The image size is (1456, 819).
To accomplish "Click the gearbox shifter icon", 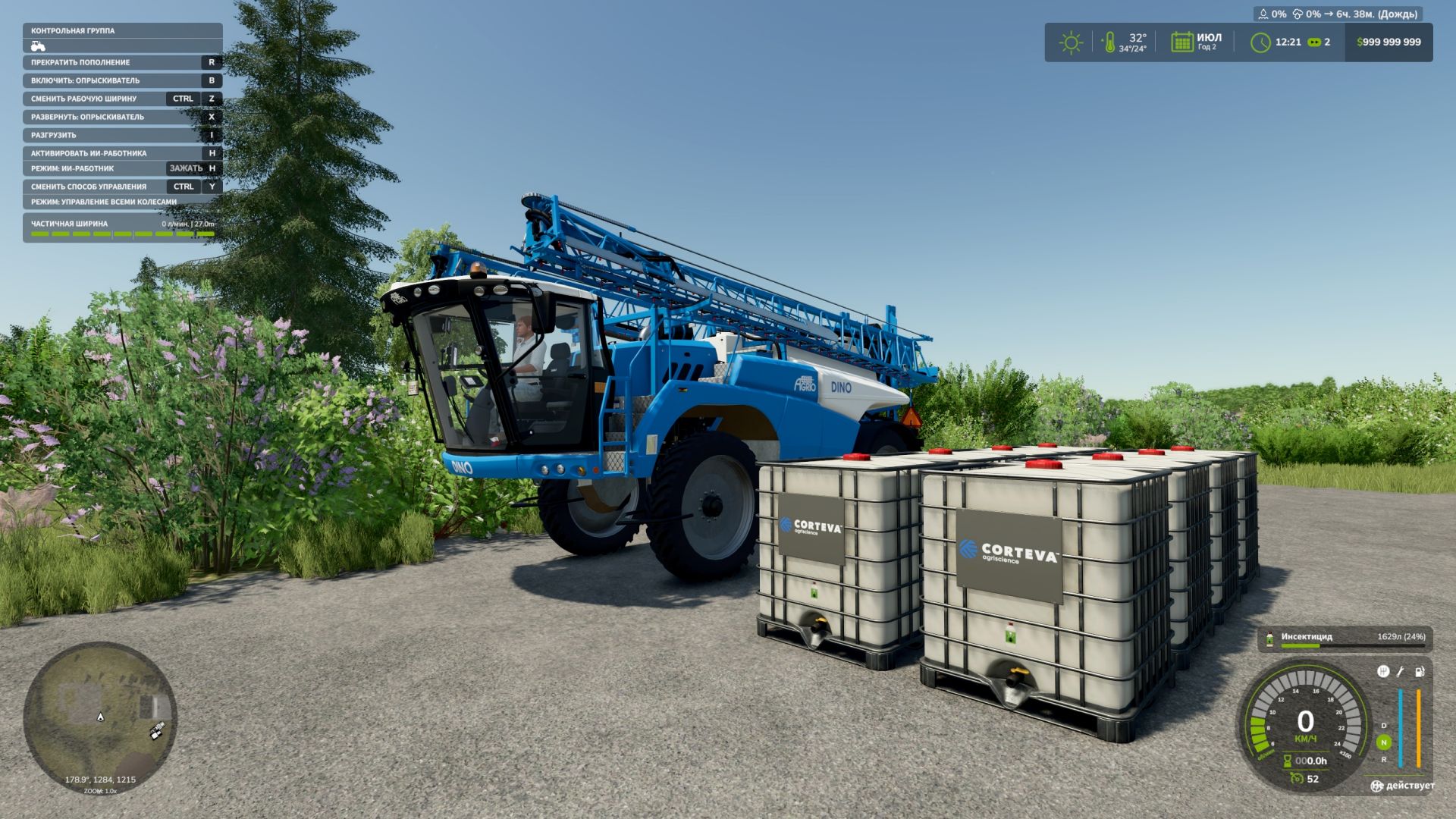I will [1383, 671].
